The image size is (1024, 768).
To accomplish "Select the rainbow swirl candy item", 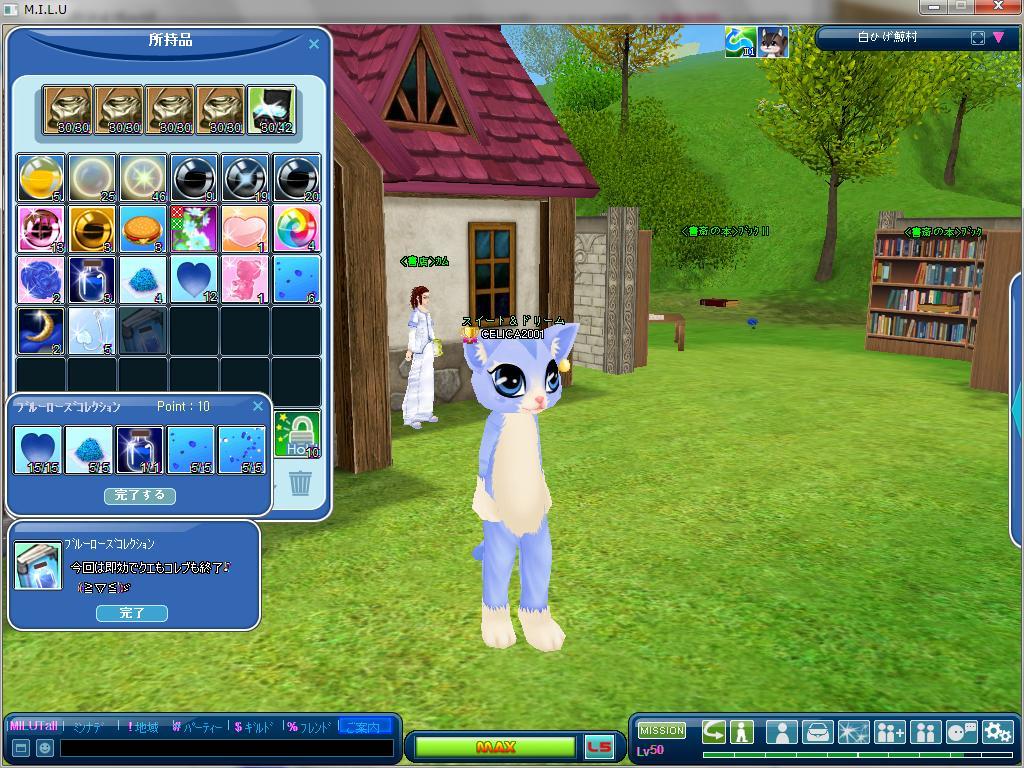I will 296,229.
